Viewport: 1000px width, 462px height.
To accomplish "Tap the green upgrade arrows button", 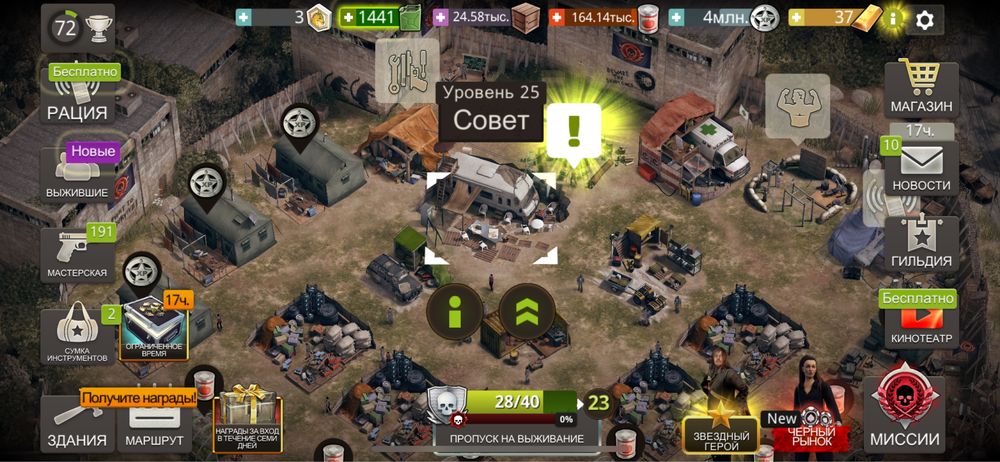I will 527,313.
